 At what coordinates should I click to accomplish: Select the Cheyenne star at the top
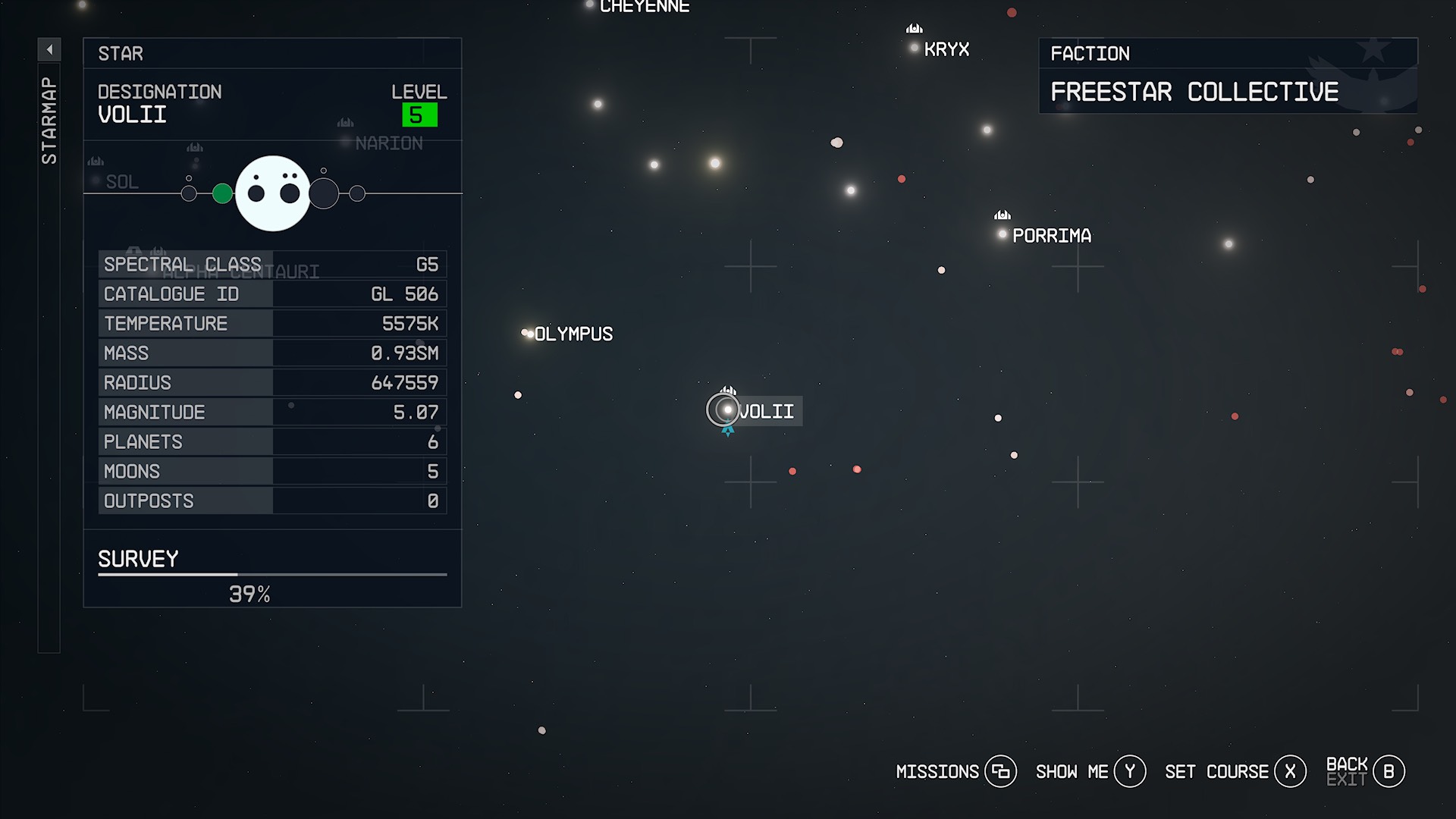point(589,5)
